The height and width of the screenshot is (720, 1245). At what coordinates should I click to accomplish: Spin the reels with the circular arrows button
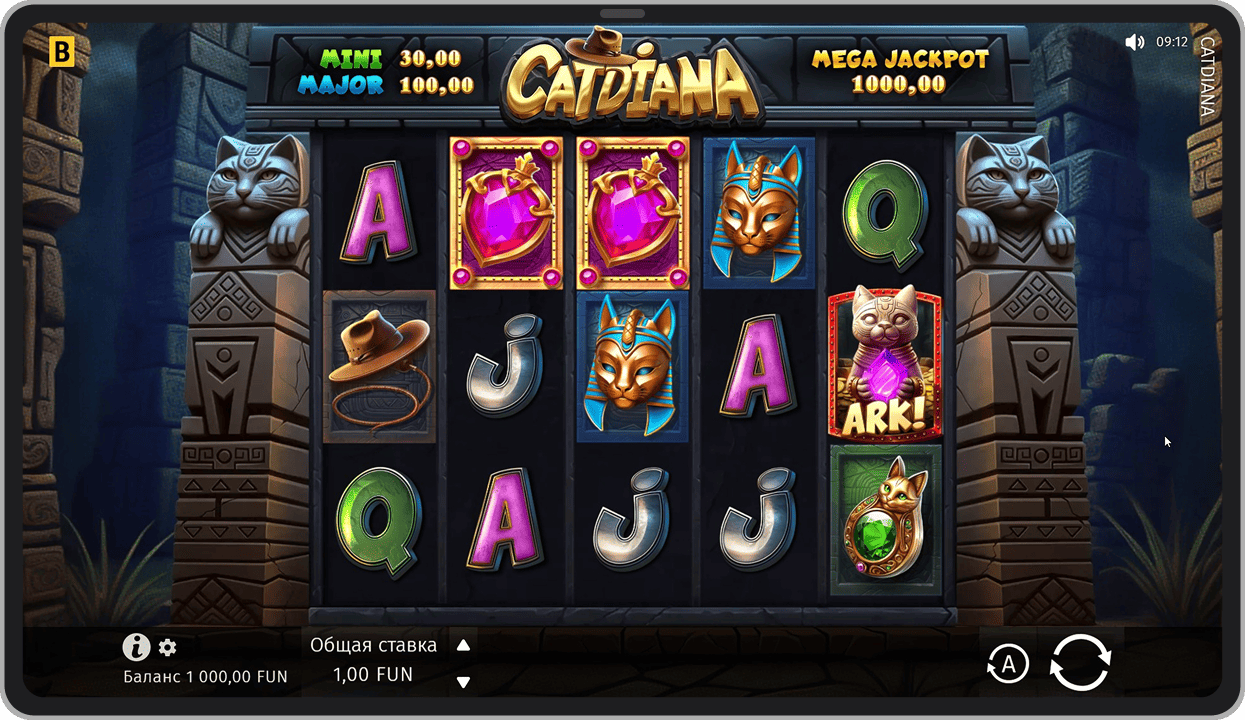point(1080,662)
